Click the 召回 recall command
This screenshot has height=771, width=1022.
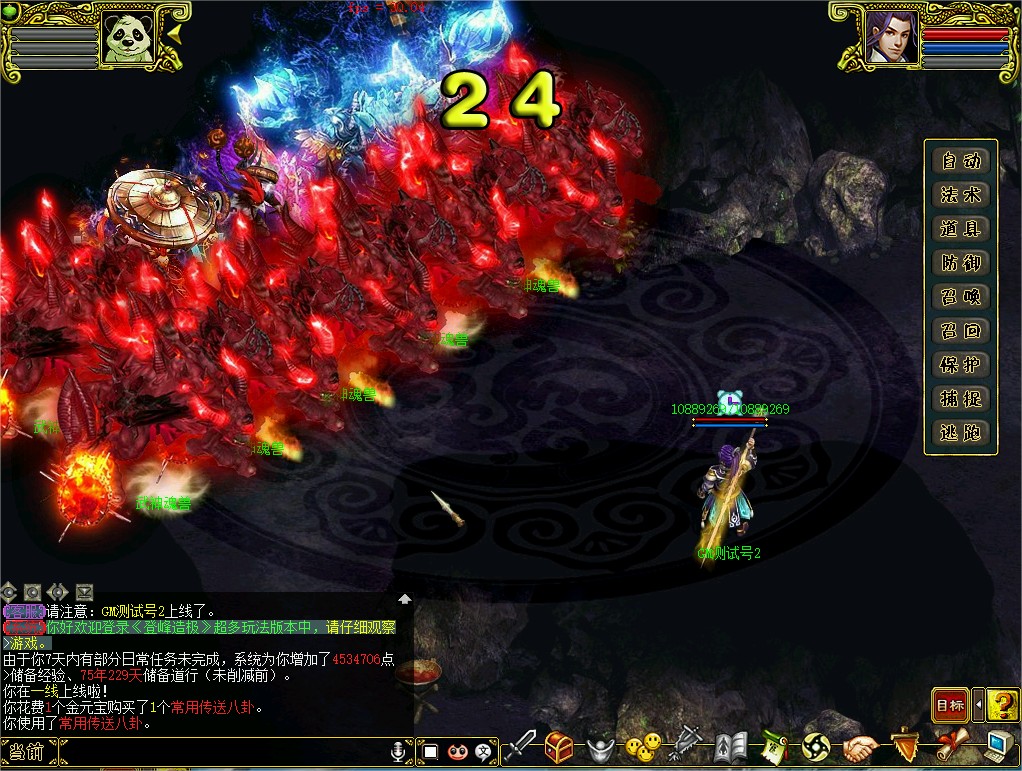[960, 331]
